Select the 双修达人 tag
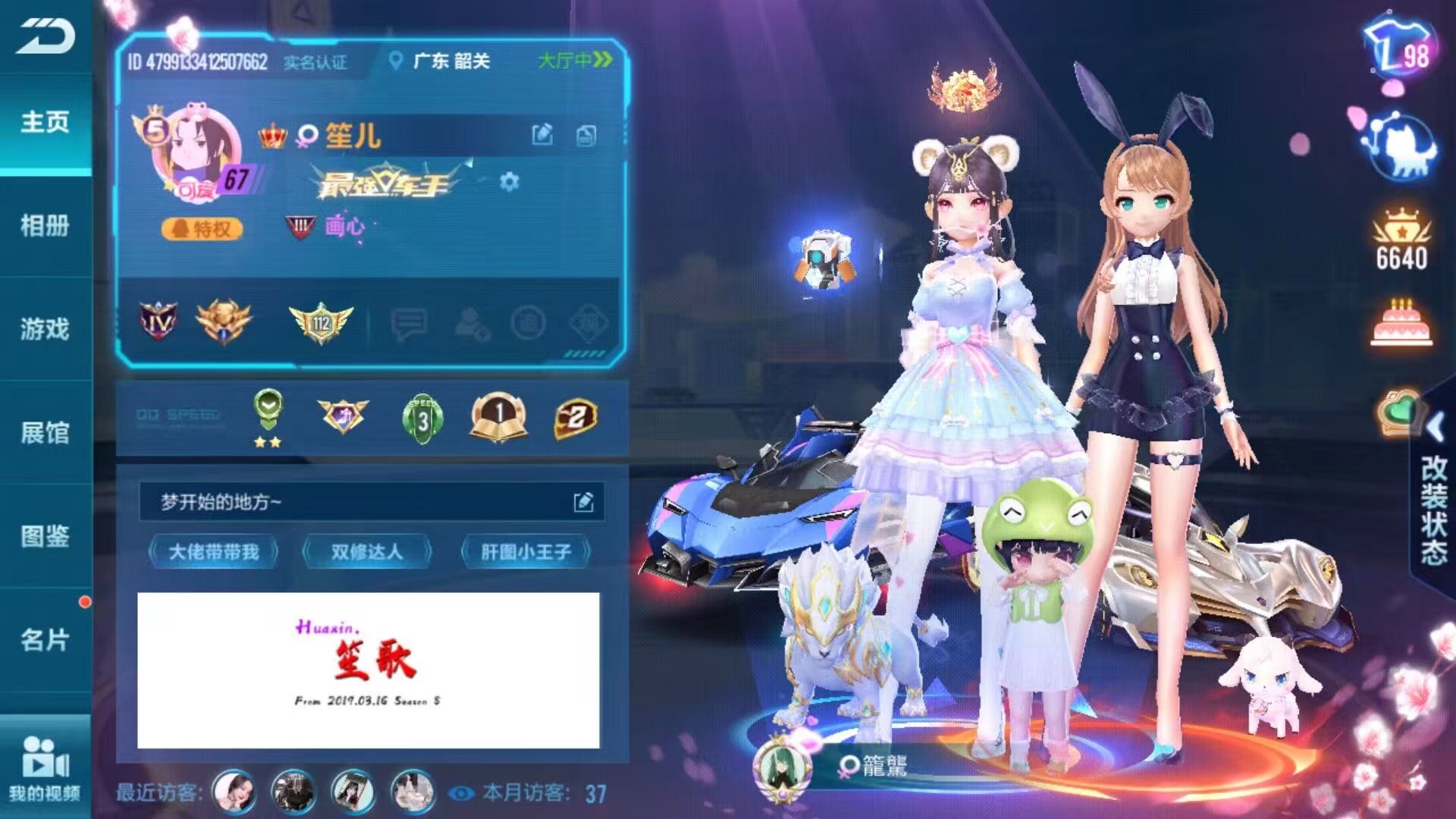The height and width of the screenshot is (819, 1456). [x=367, y=552]
